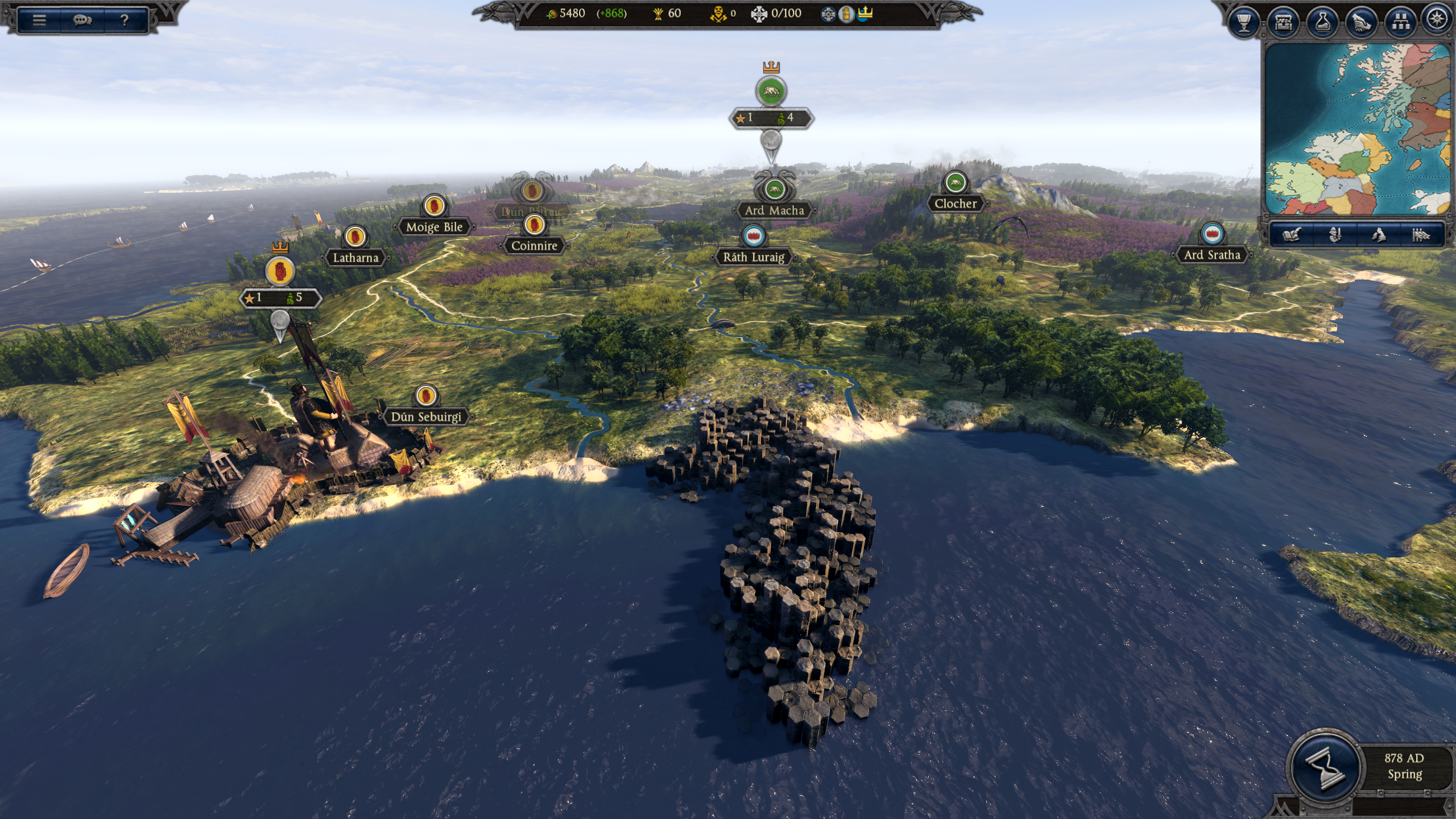
Task: Select Ráth Luraig settlement label
Action: [755, 258]
